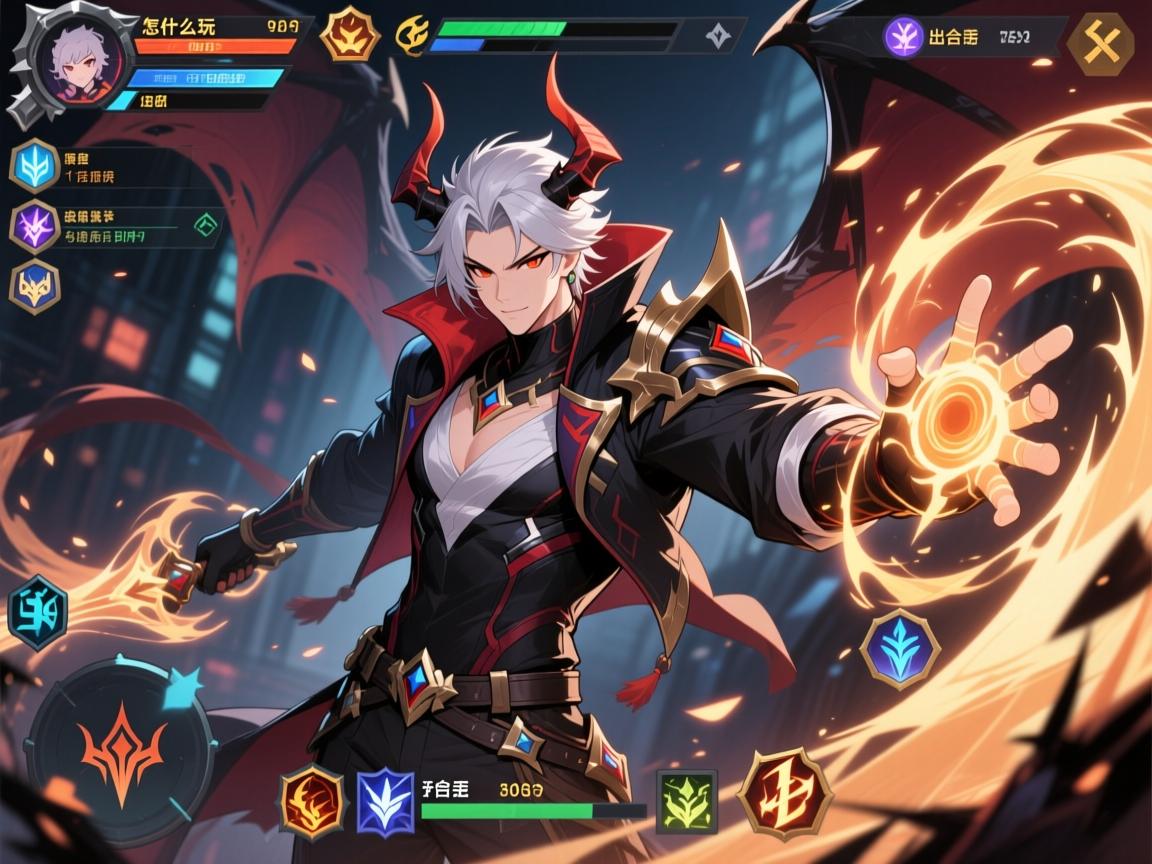The width and height of the screenshot is (1152, 864).
Task: Click the grey diamond icon on top bar
Action: click(717, 36)
